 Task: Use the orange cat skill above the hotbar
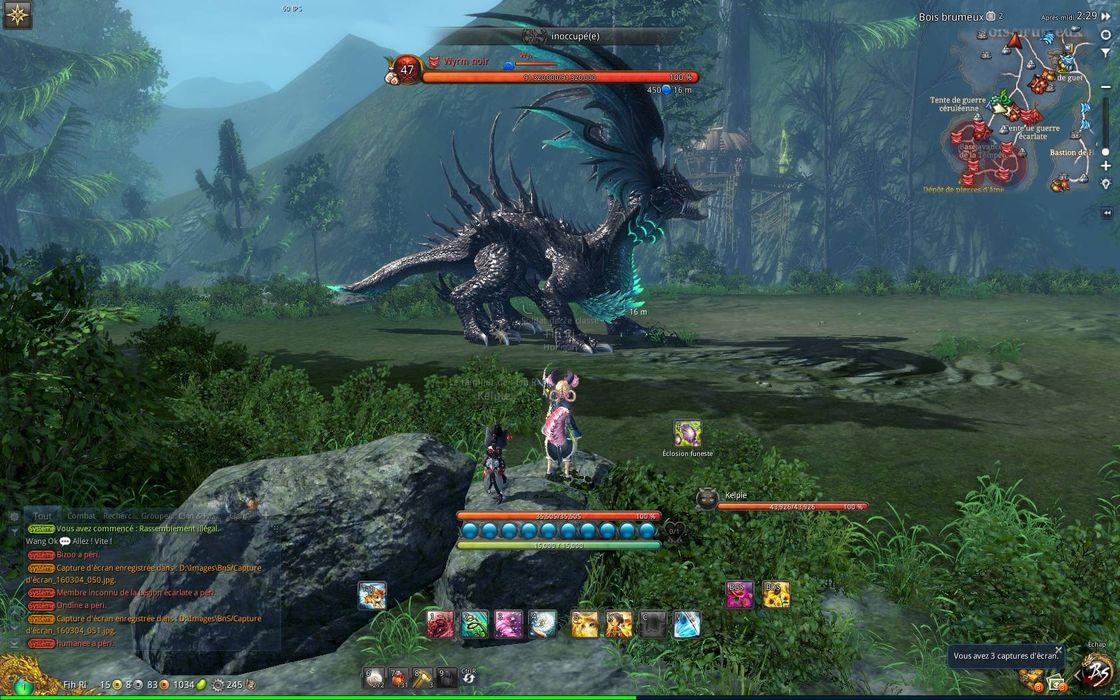(x=372, y=596)
